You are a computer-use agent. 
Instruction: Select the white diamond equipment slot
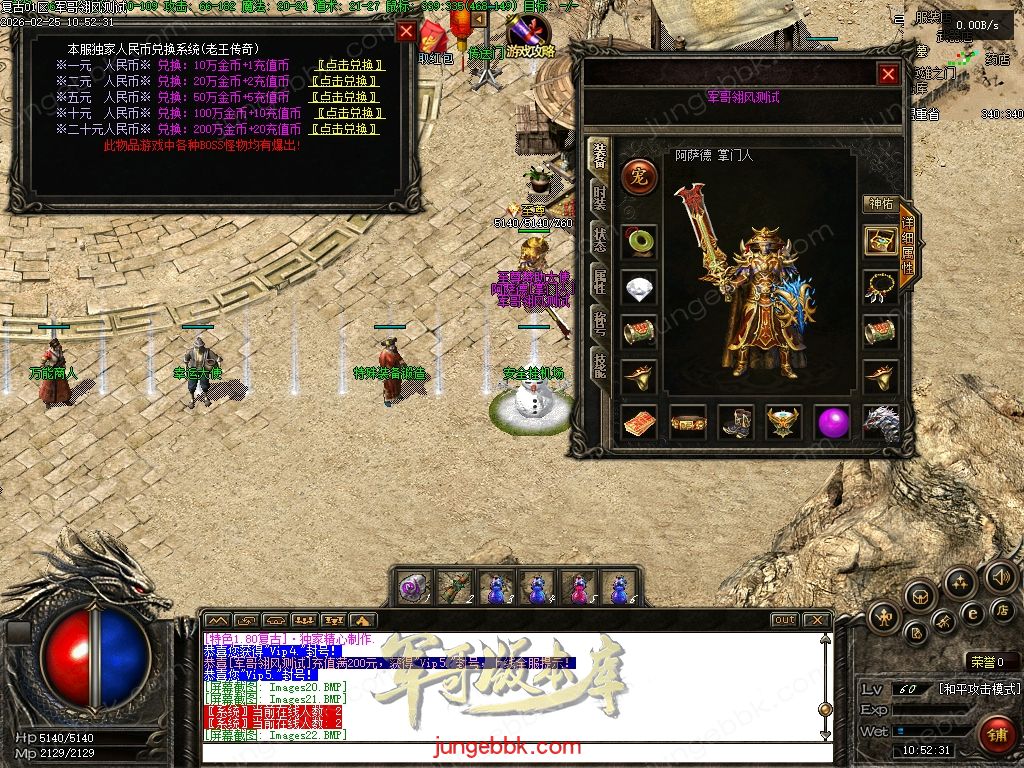tap(639, 288)
